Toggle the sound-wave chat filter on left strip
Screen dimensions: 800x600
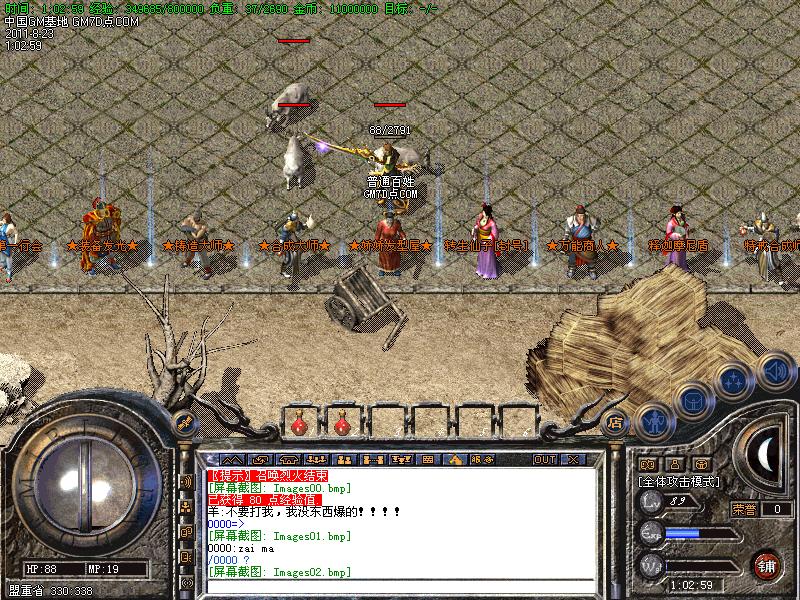coord(186,482)
